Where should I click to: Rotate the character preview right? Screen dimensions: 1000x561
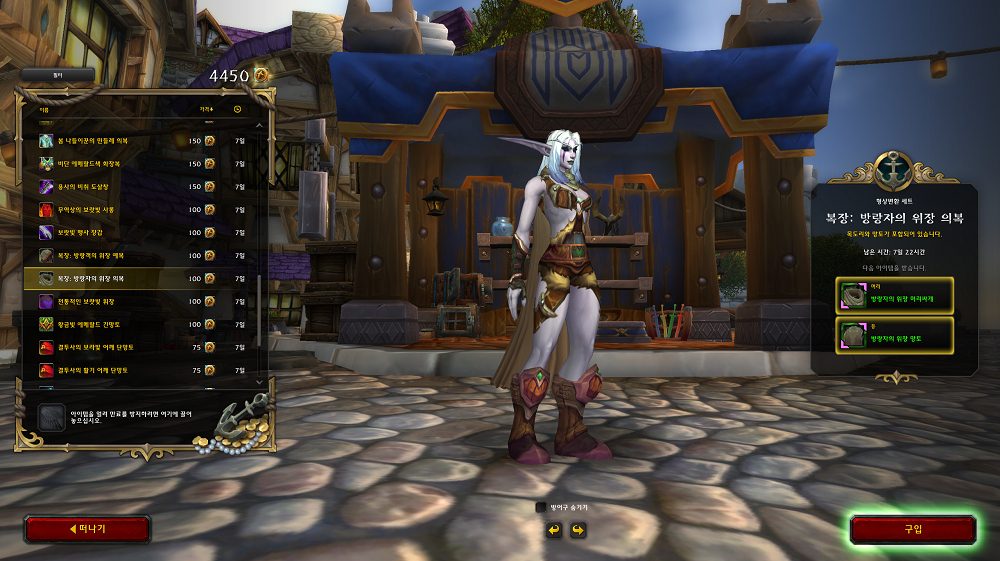tap(577, 529)
